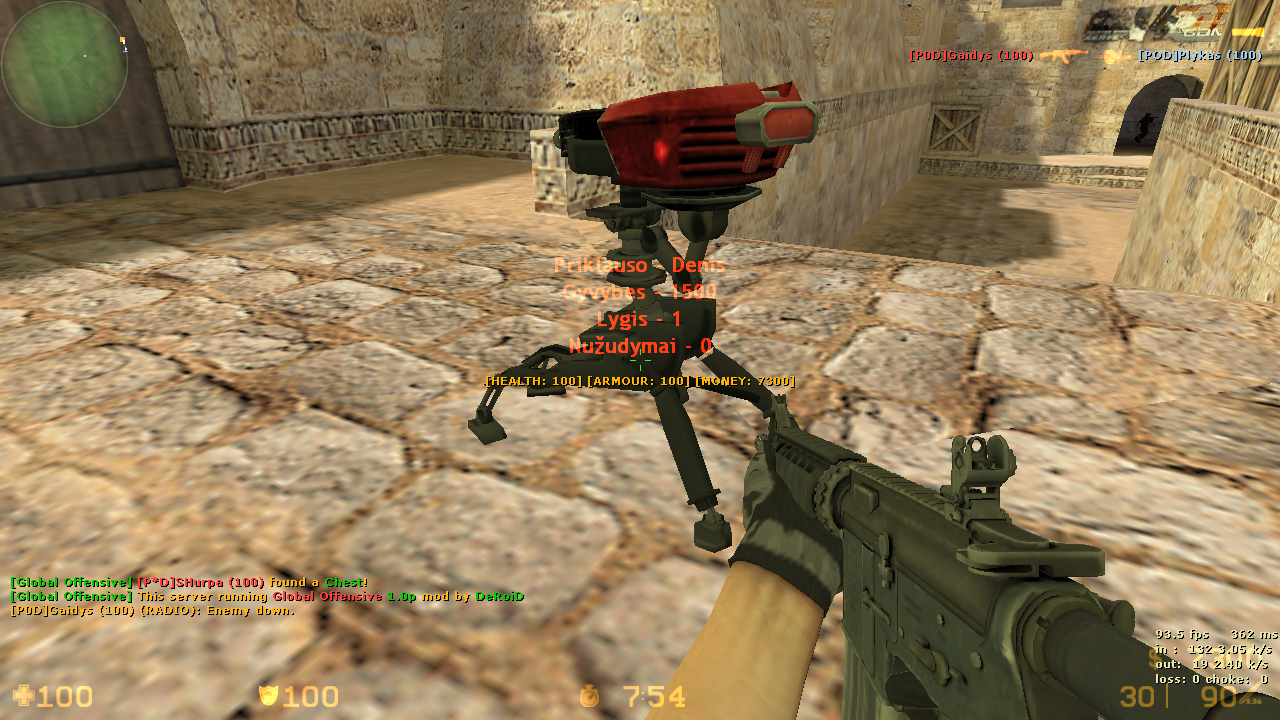1280x720 pixels.
Task: Click the AK-47 icon in the kill feed
Action: click(1064, 56)
